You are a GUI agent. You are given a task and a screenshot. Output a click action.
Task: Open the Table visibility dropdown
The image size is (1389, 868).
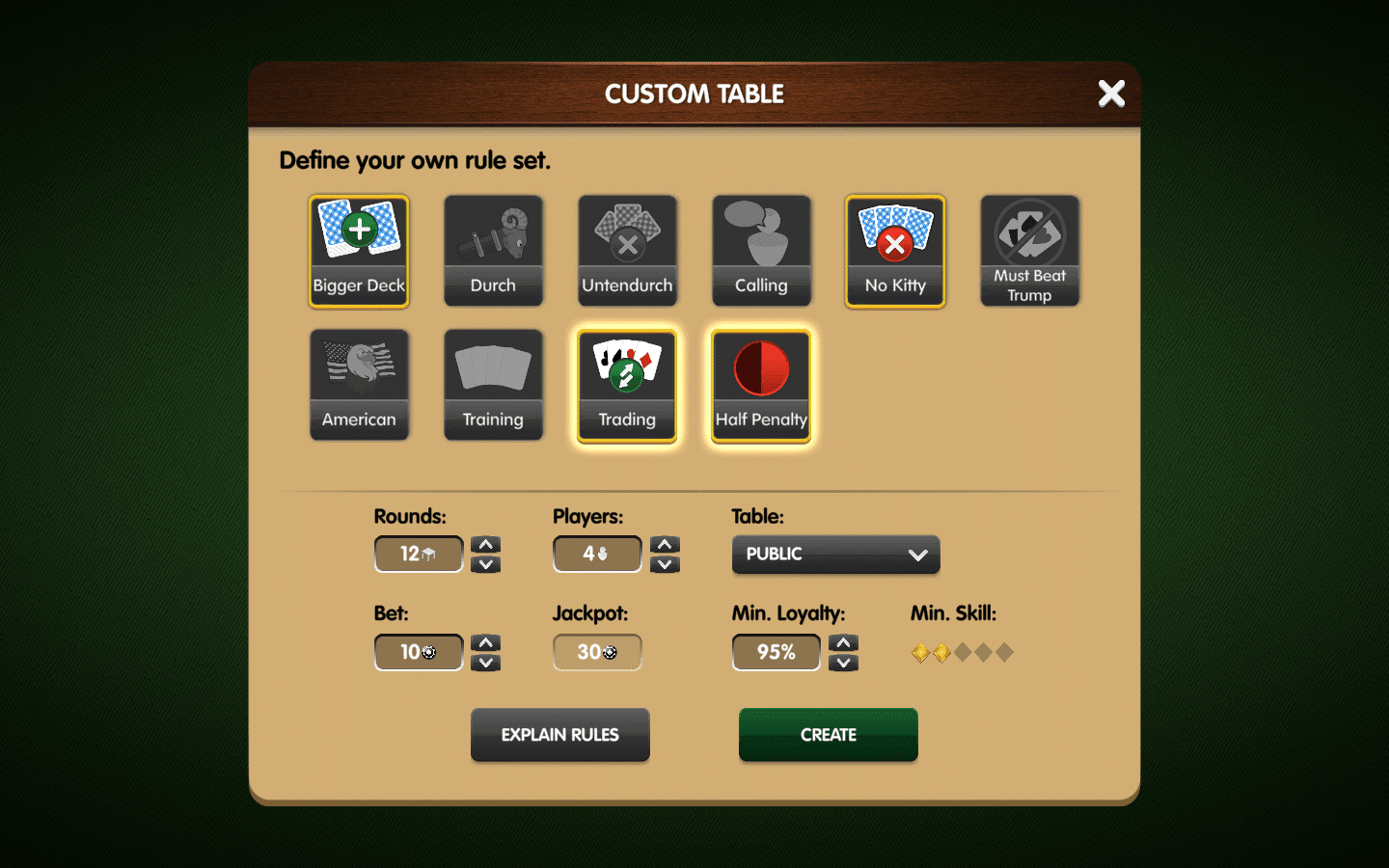tap(835, 555)
